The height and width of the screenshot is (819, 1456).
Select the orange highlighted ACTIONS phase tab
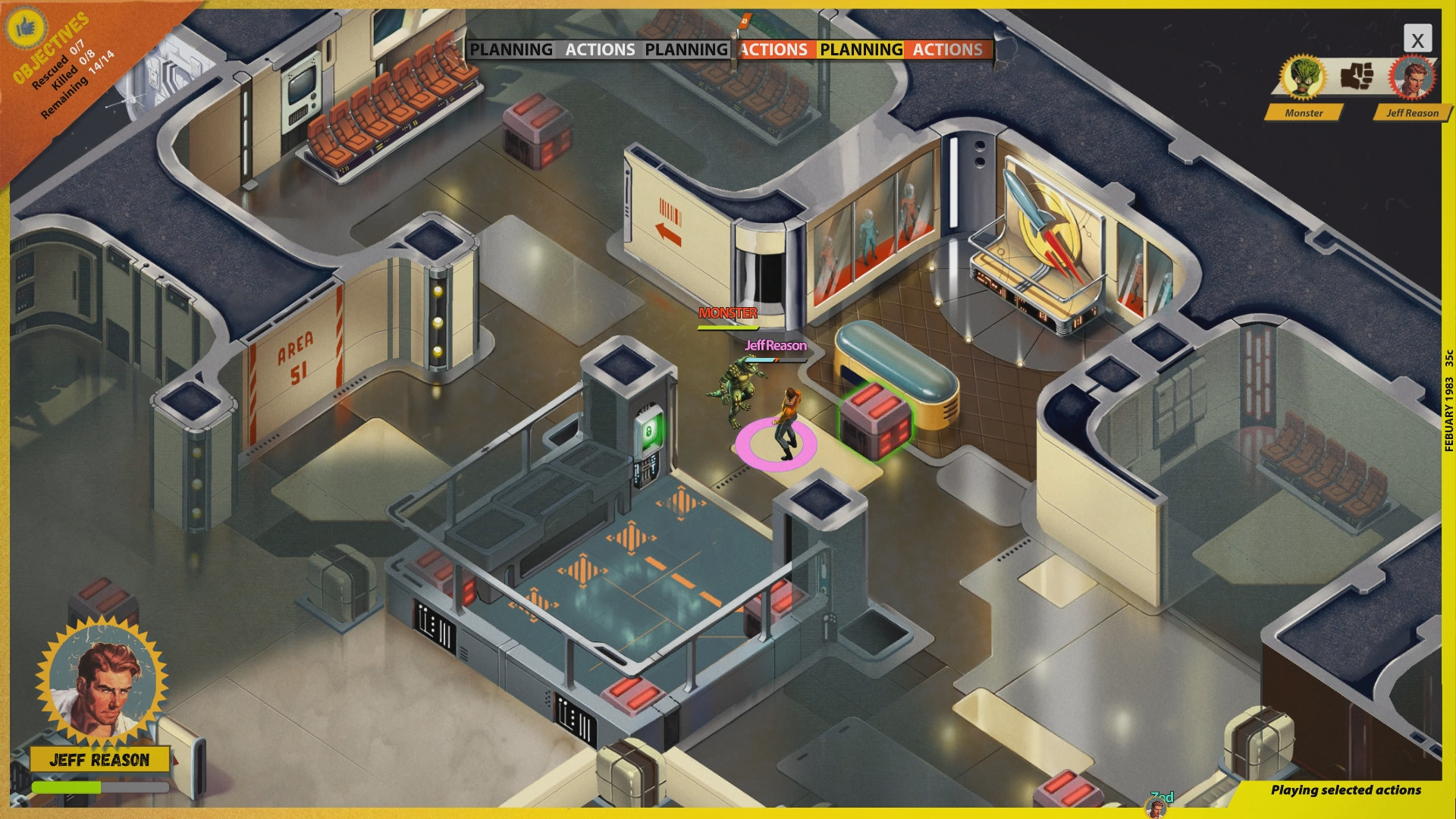[773, 50]
